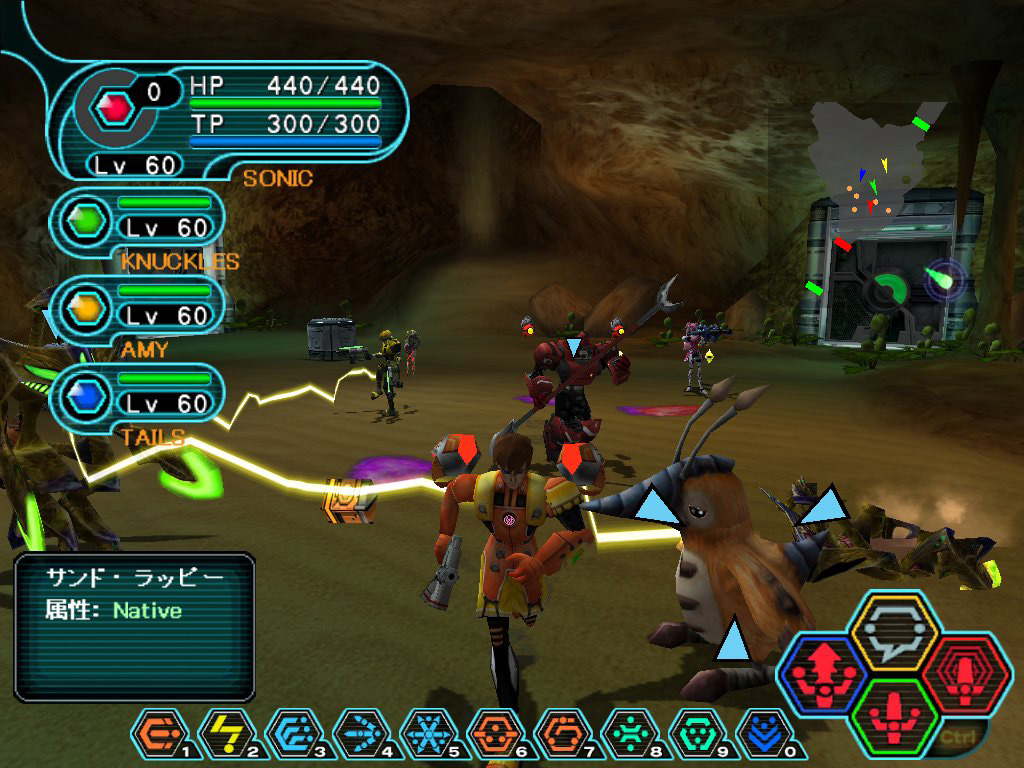
Task: Use the yellow lightning technique in slot 2
Action: pos(221,735)
